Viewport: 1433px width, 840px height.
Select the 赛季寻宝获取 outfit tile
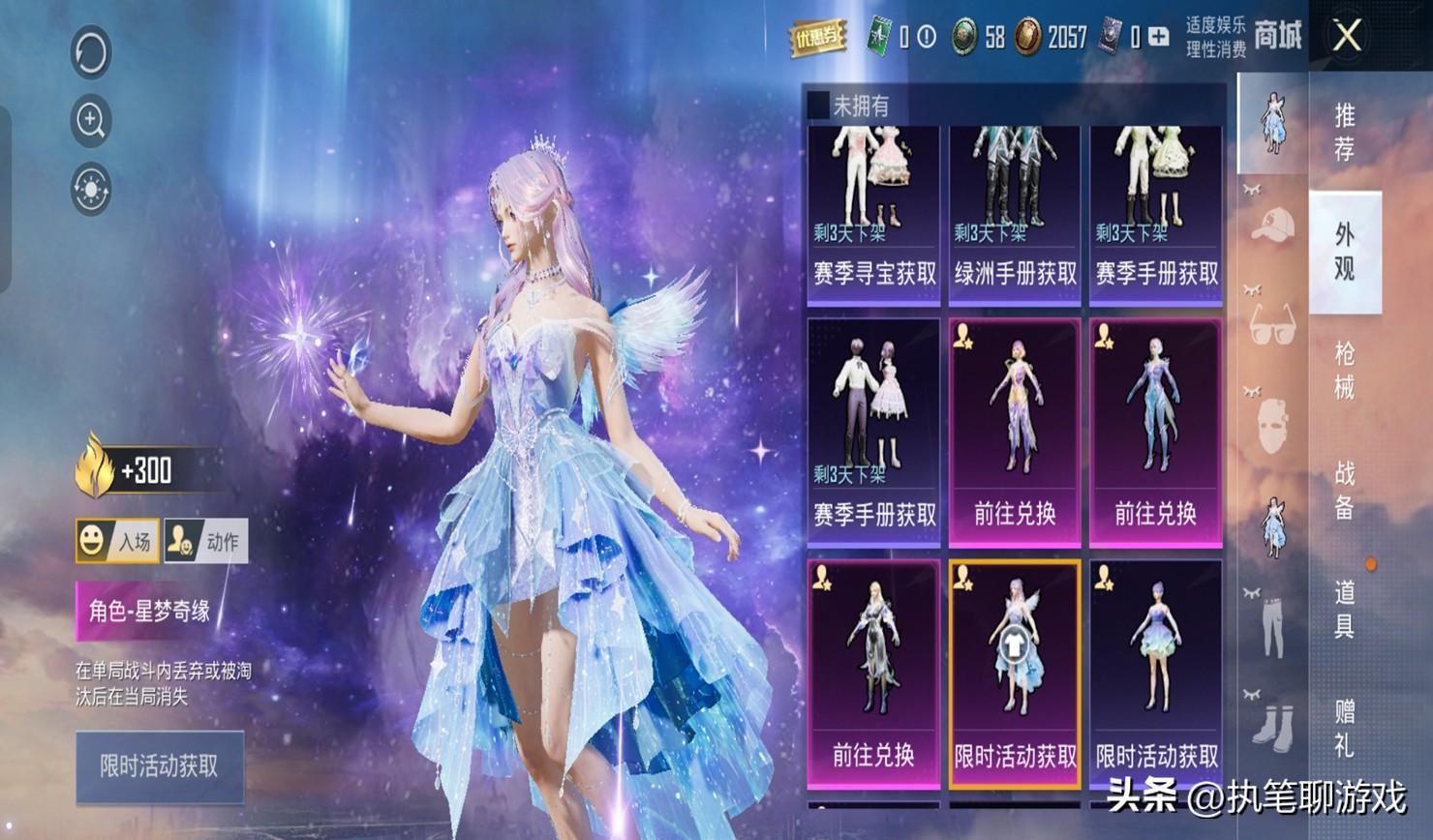(873, 215)
